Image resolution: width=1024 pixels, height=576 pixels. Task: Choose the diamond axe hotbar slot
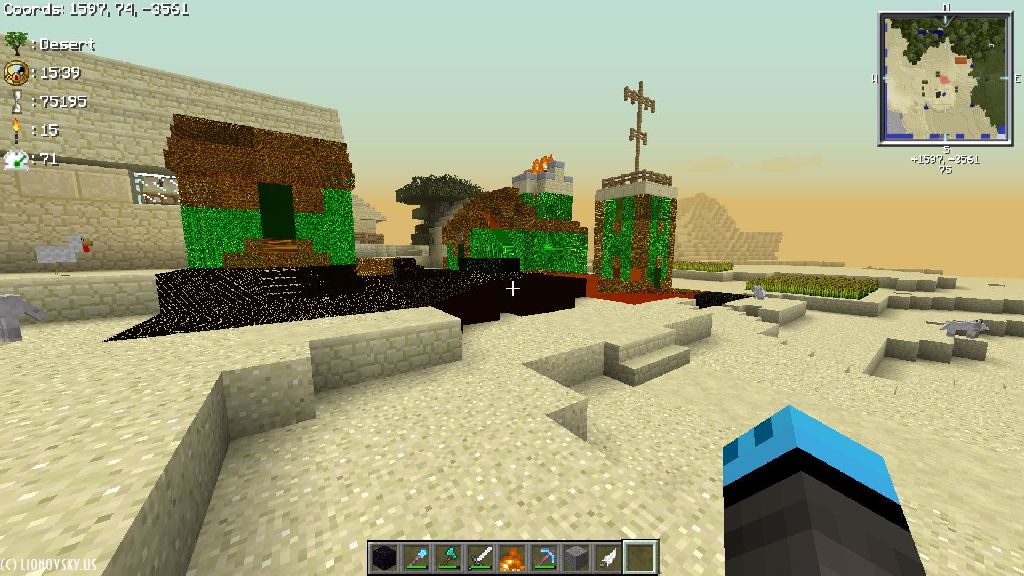click(447, 557)
